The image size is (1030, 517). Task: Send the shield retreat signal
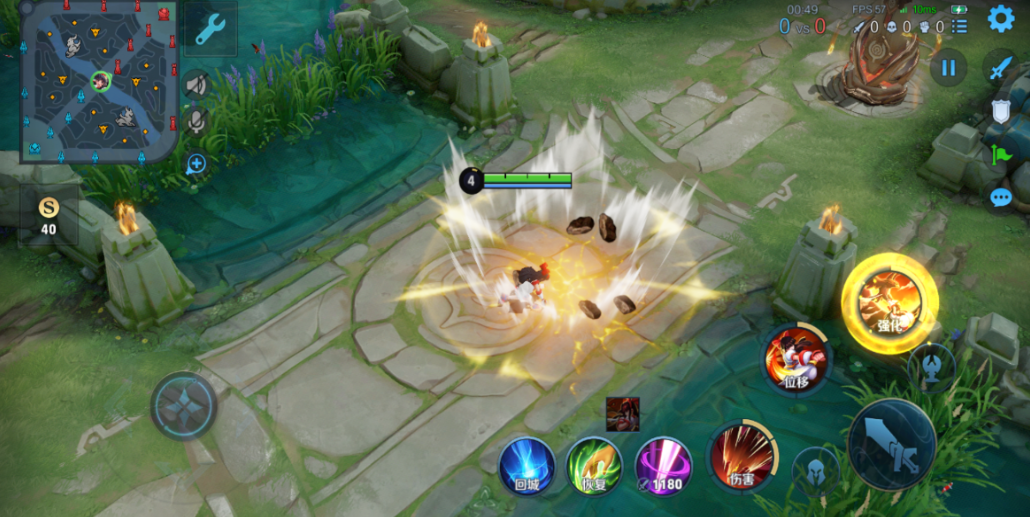1000,111
